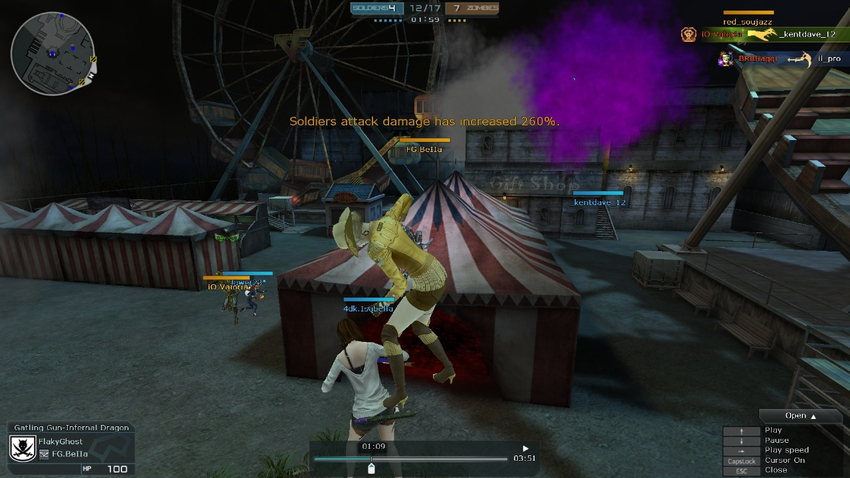
Task: Click the replay play button
Action: point(525,449)
